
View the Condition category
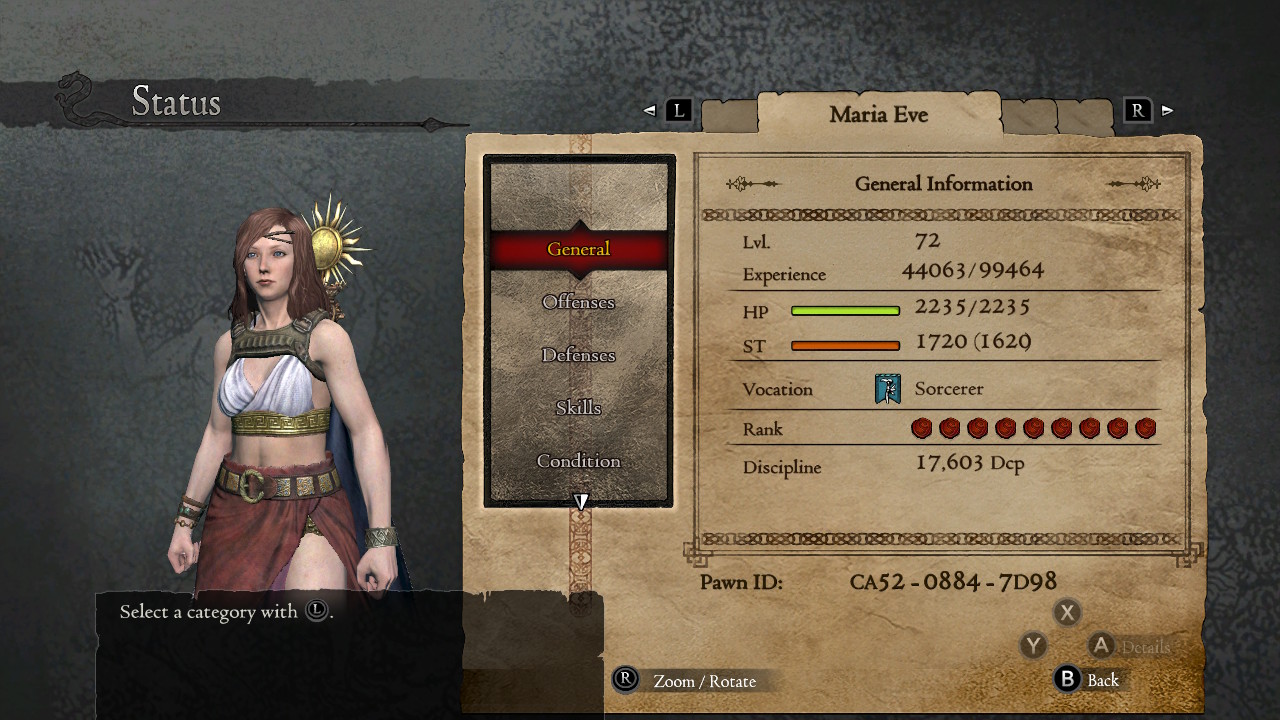578,460
